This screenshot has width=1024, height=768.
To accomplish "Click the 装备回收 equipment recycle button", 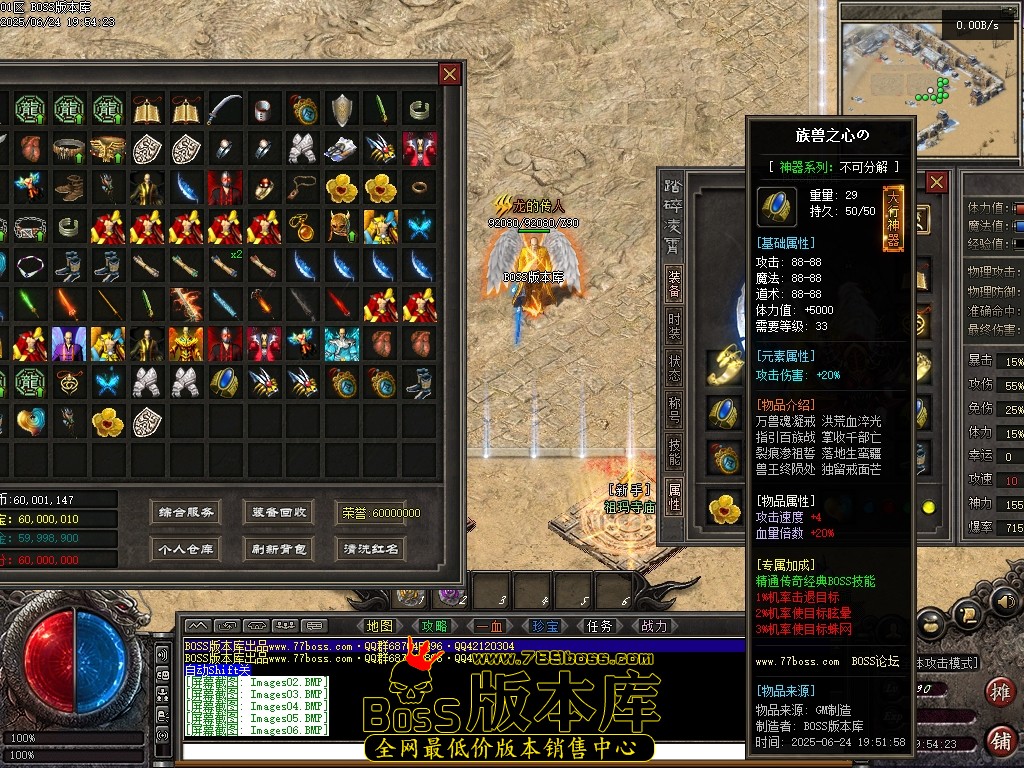I will (x=279, y=512).
